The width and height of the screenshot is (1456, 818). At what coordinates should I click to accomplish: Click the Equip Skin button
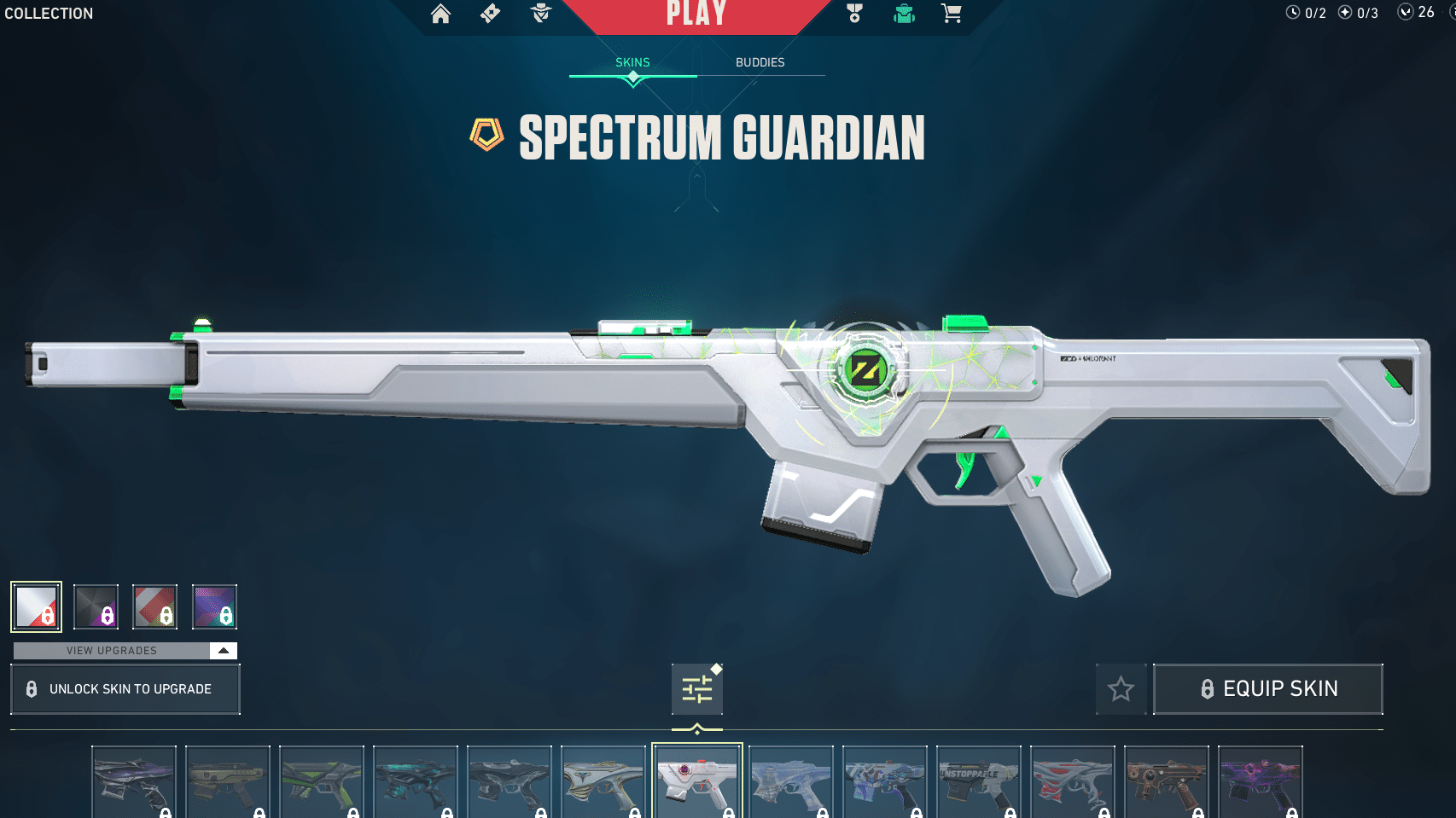point(1267,688)
